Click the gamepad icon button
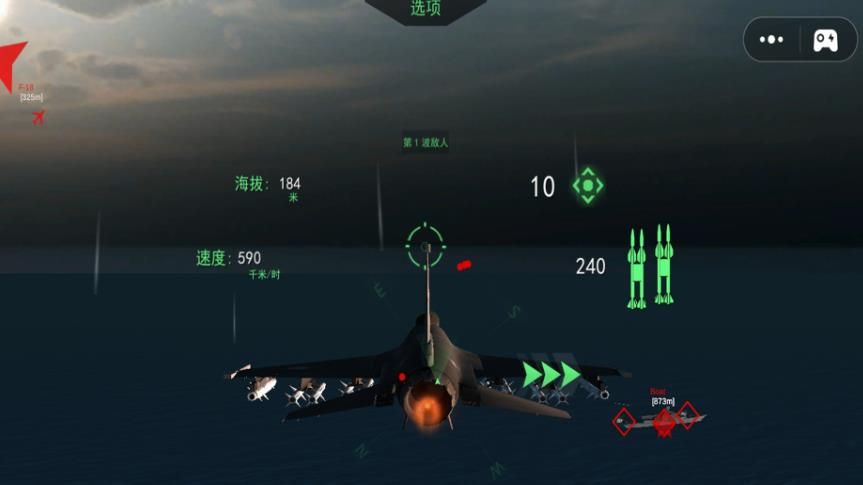Image resolution: width=863 pixels, height=485 pixels. click(825, 40)
